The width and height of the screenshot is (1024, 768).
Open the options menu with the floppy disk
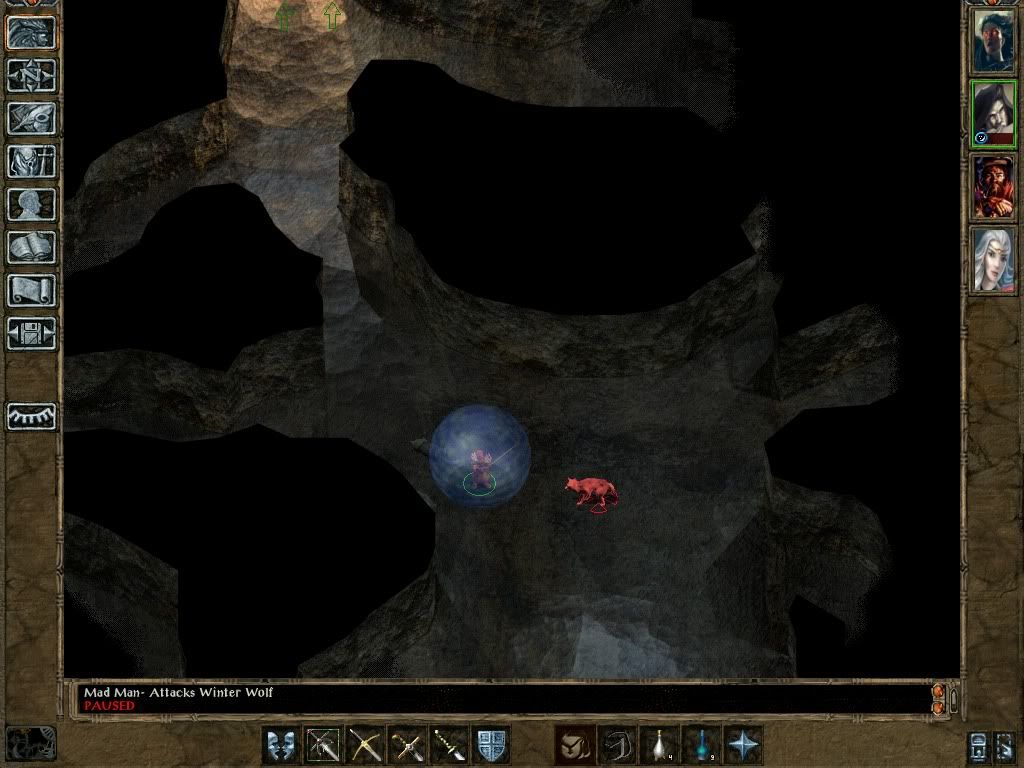[31, 333]
